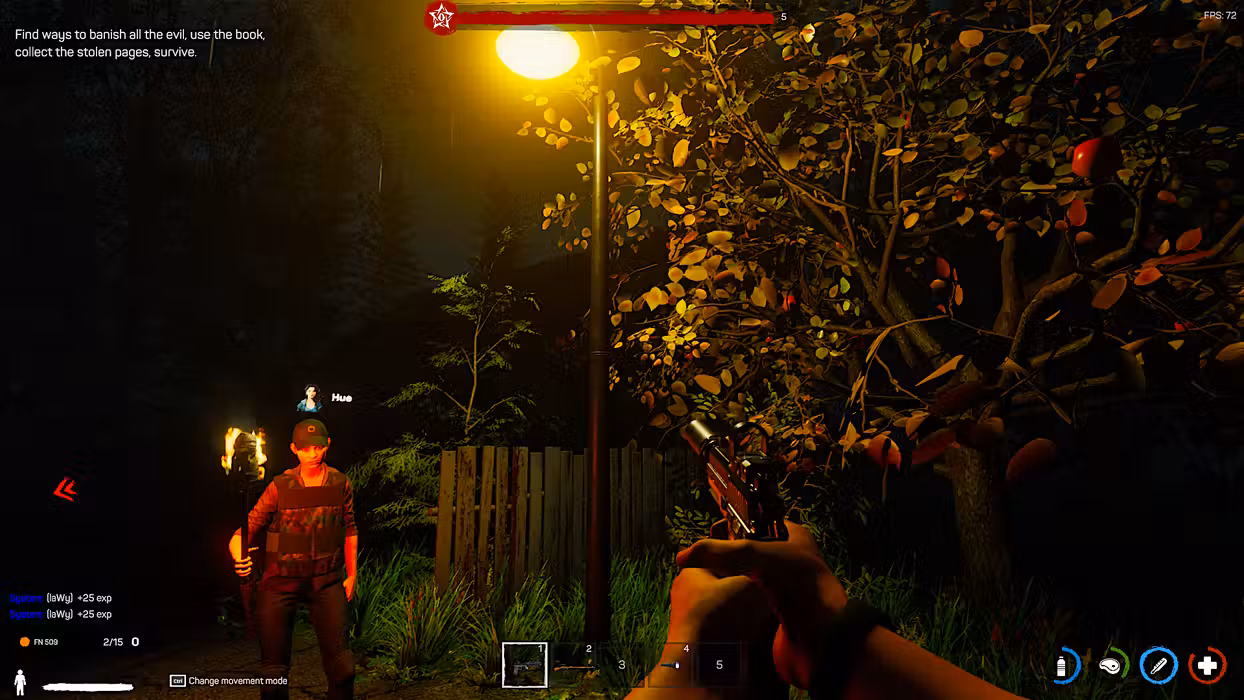
Task: Click the red star emblem on top bar
Action: 441,17
